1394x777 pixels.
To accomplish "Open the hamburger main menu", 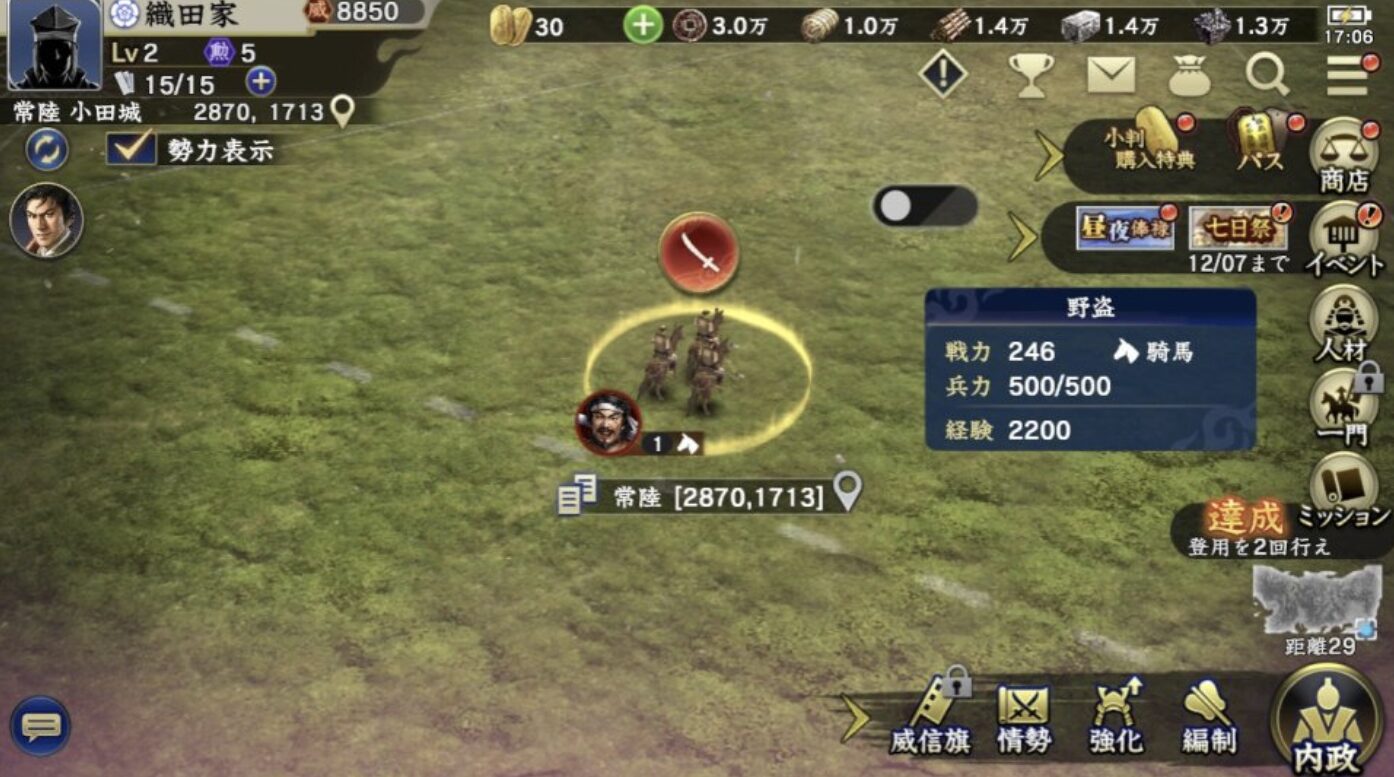I will (1348, 75).
